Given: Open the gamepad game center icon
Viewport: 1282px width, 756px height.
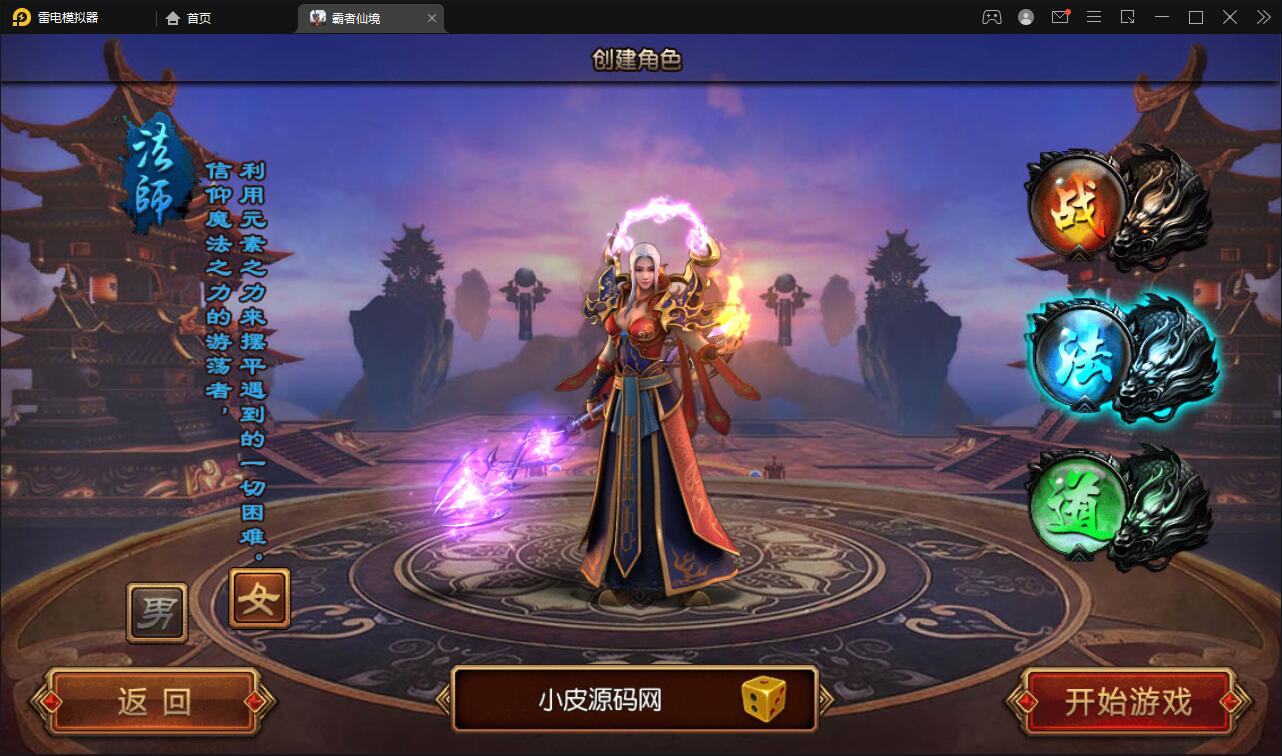Looking at the screenshot, I should click(x=991, y=17).
